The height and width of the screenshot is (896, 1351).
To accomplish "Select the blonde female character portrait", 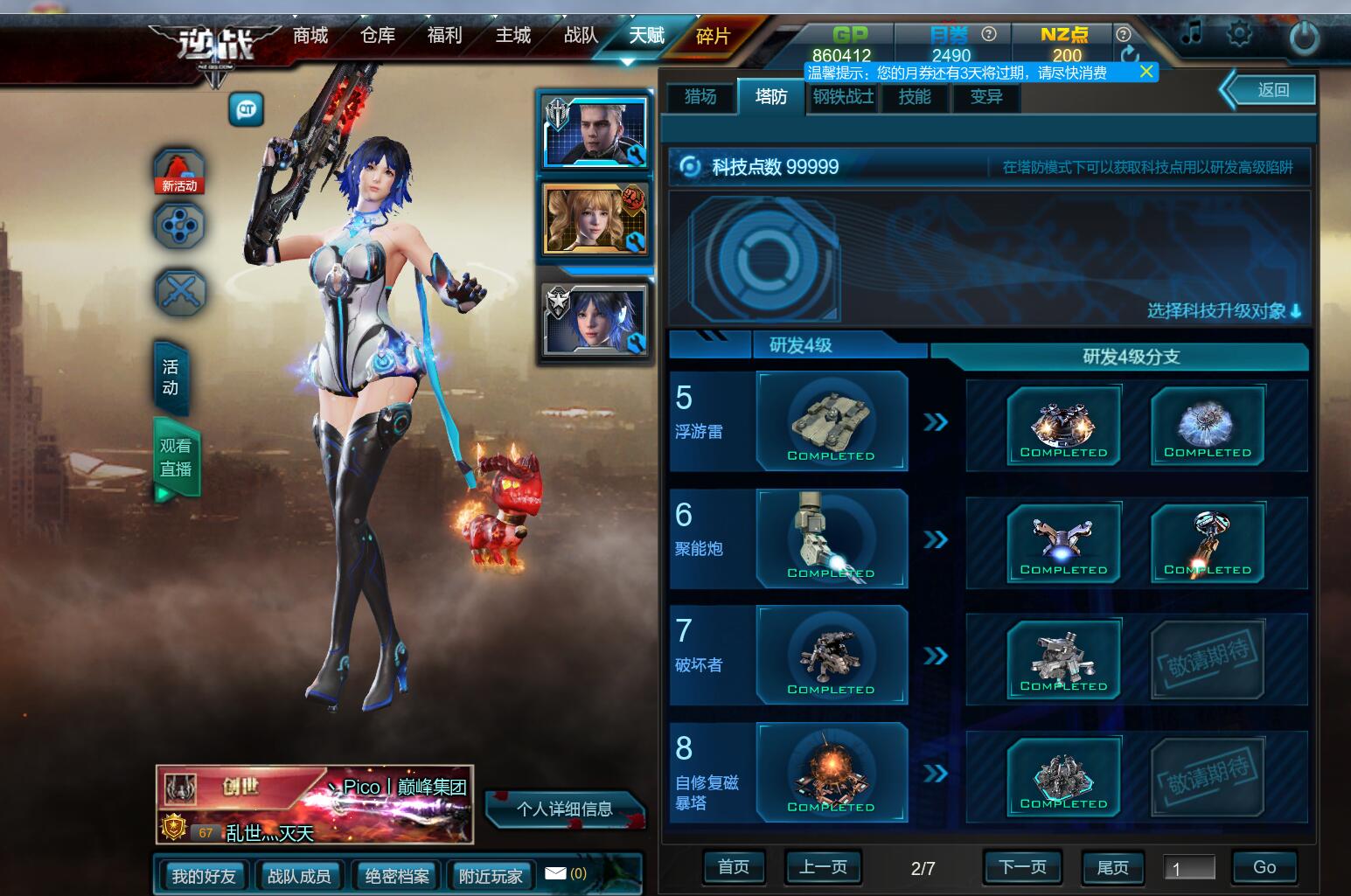I will (595, 219).
